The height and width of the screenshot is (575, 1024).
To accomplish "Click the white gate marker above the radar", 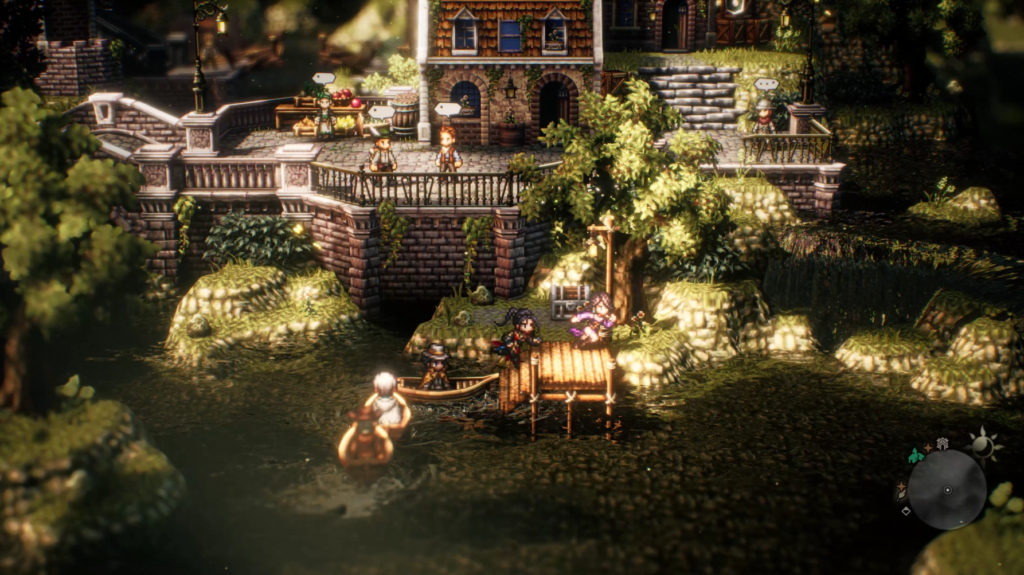I will coord(941,443).
